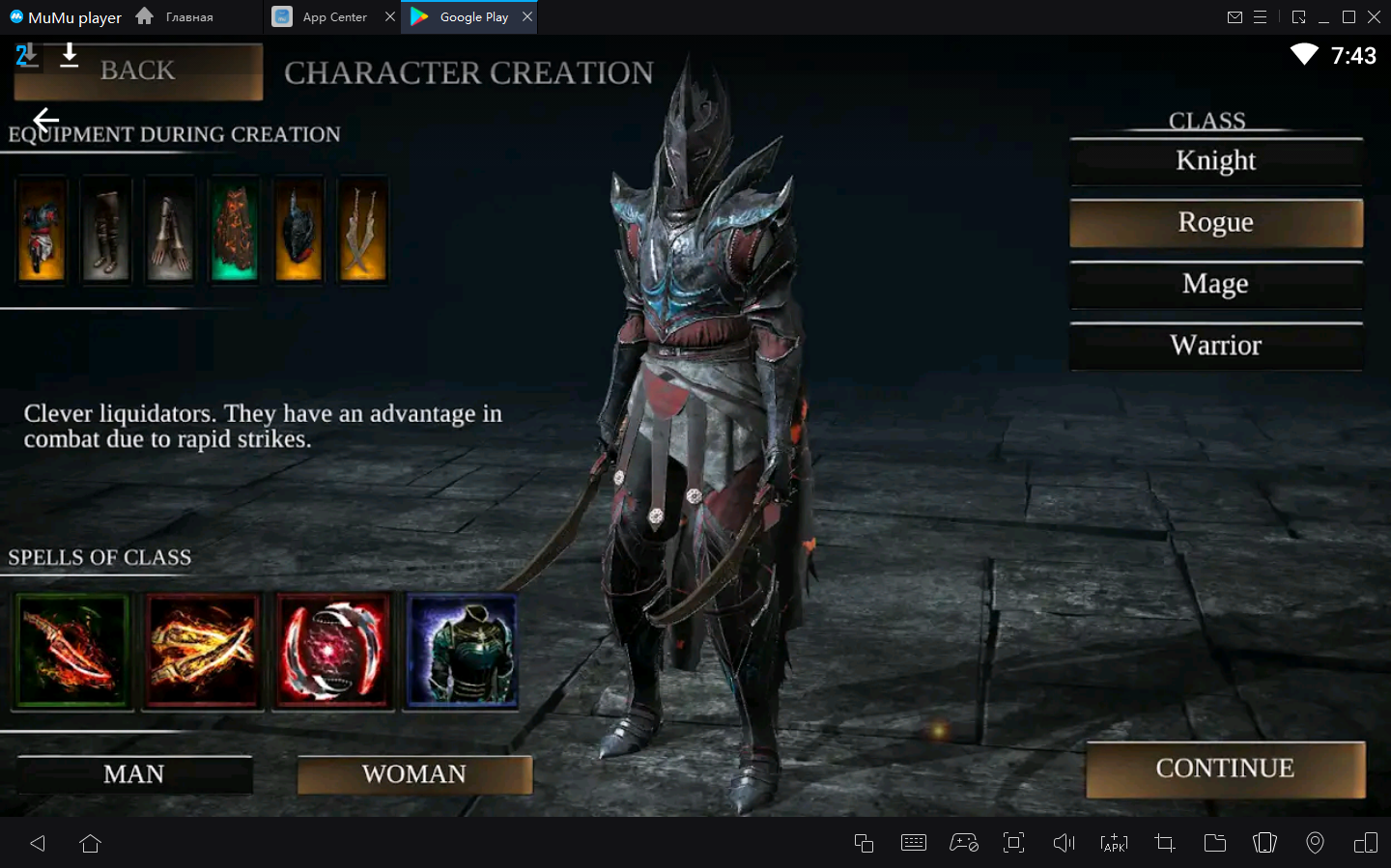1391x868 pixels.
Task: Open the red spinning orb spell
Action: 333,652
